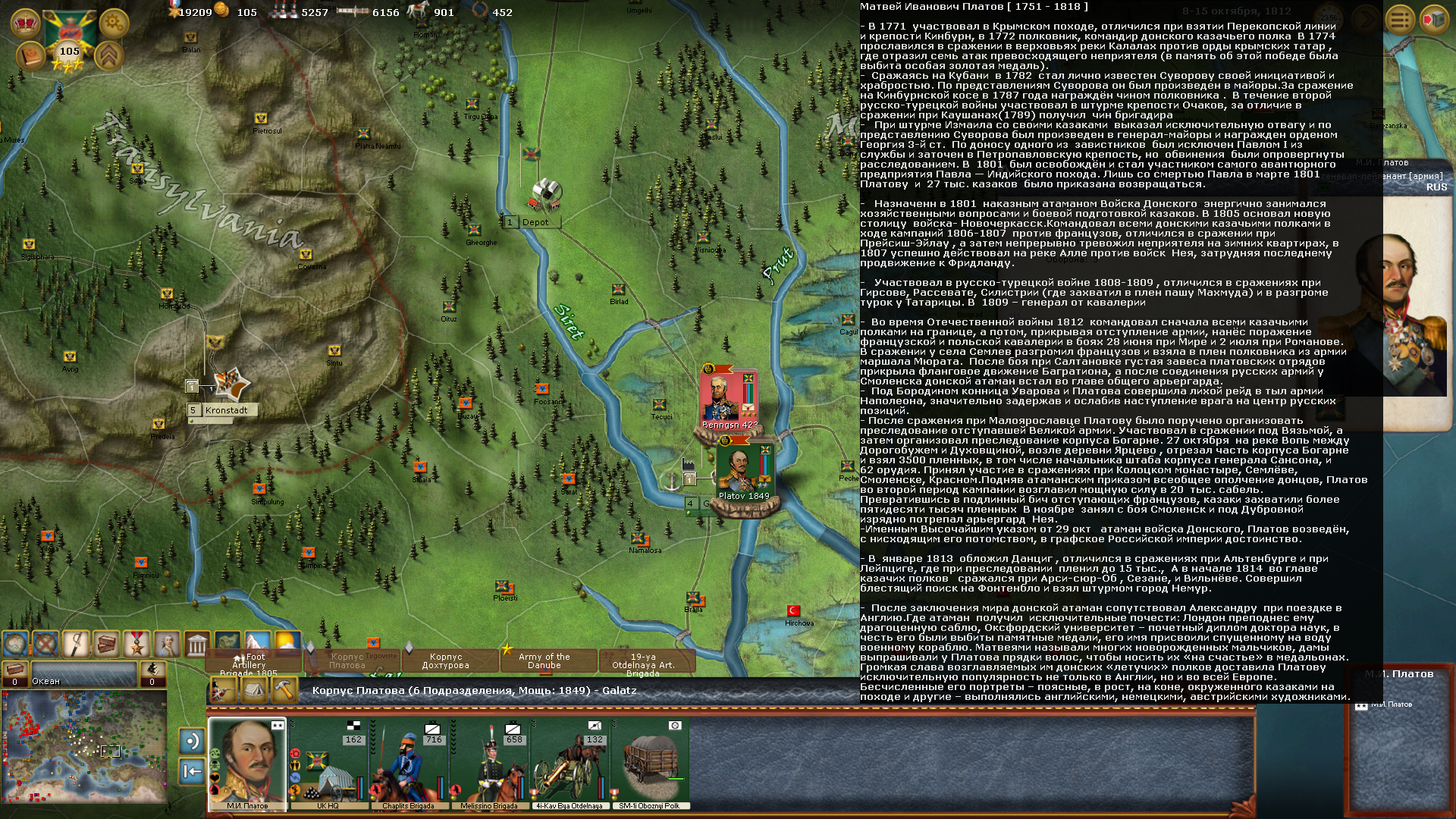Select the M.I. Платов leader card
This screenshot has width=1456, height=819.
click(247, 764)
